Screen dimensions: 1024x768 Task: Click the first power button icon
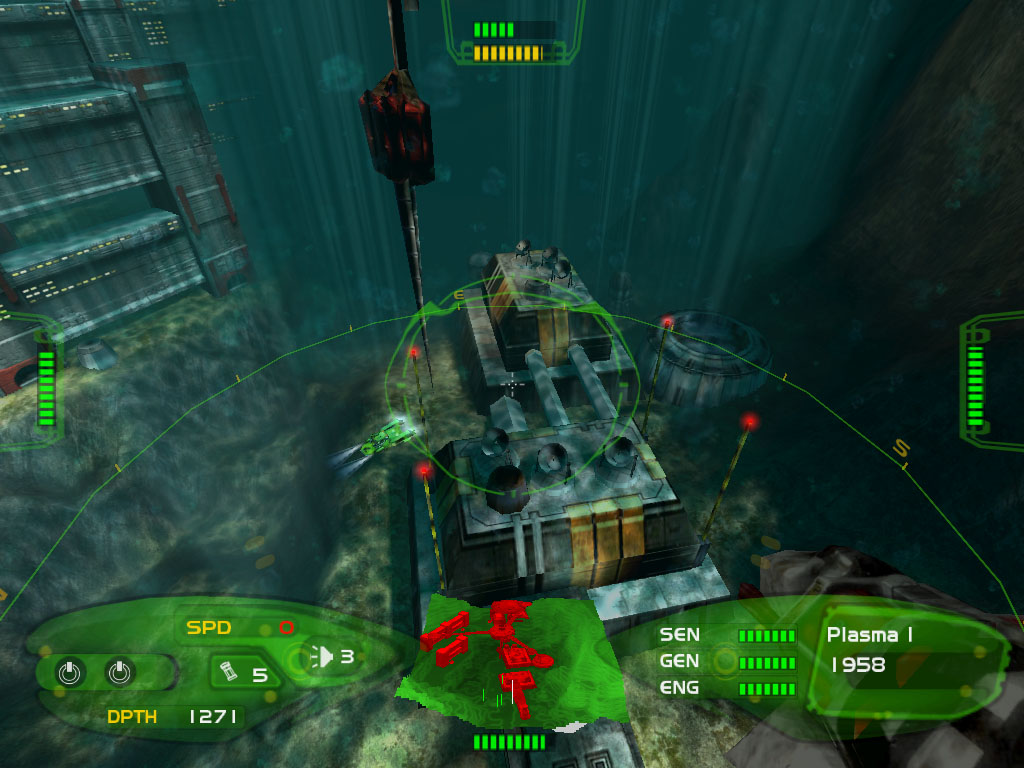[68, 673]
